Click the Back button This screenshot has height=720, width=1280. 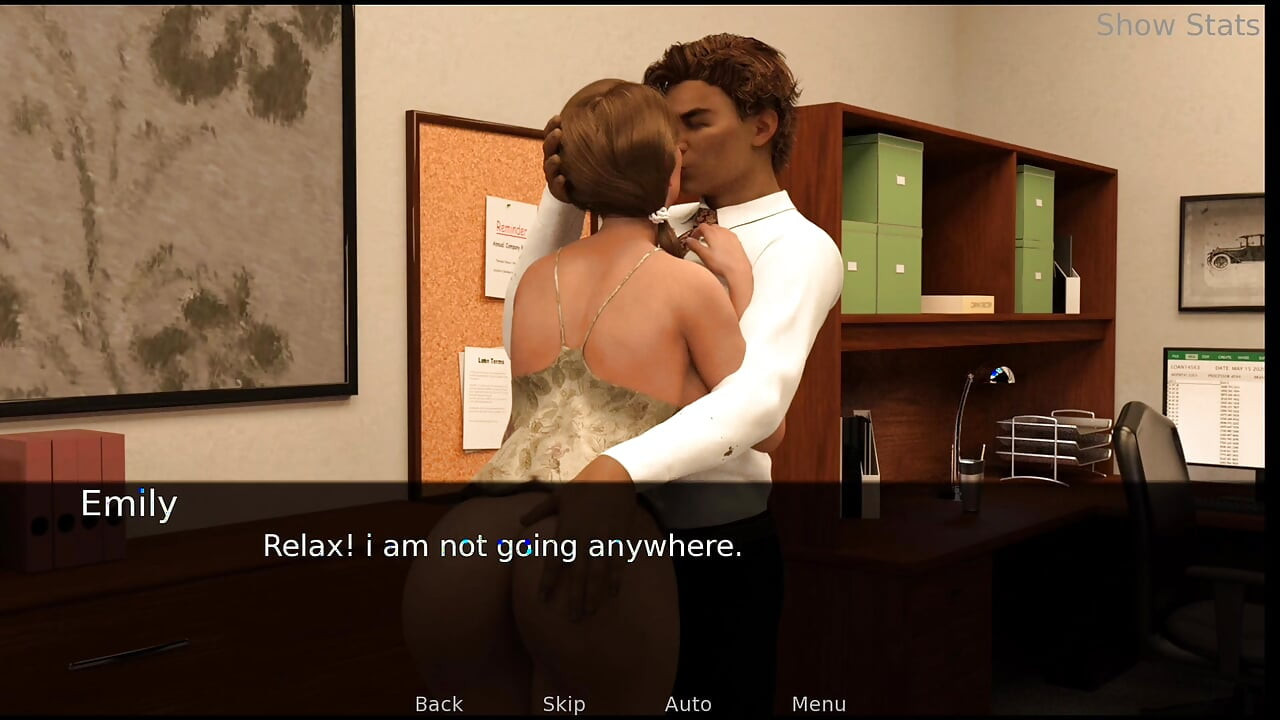(438, 703)
